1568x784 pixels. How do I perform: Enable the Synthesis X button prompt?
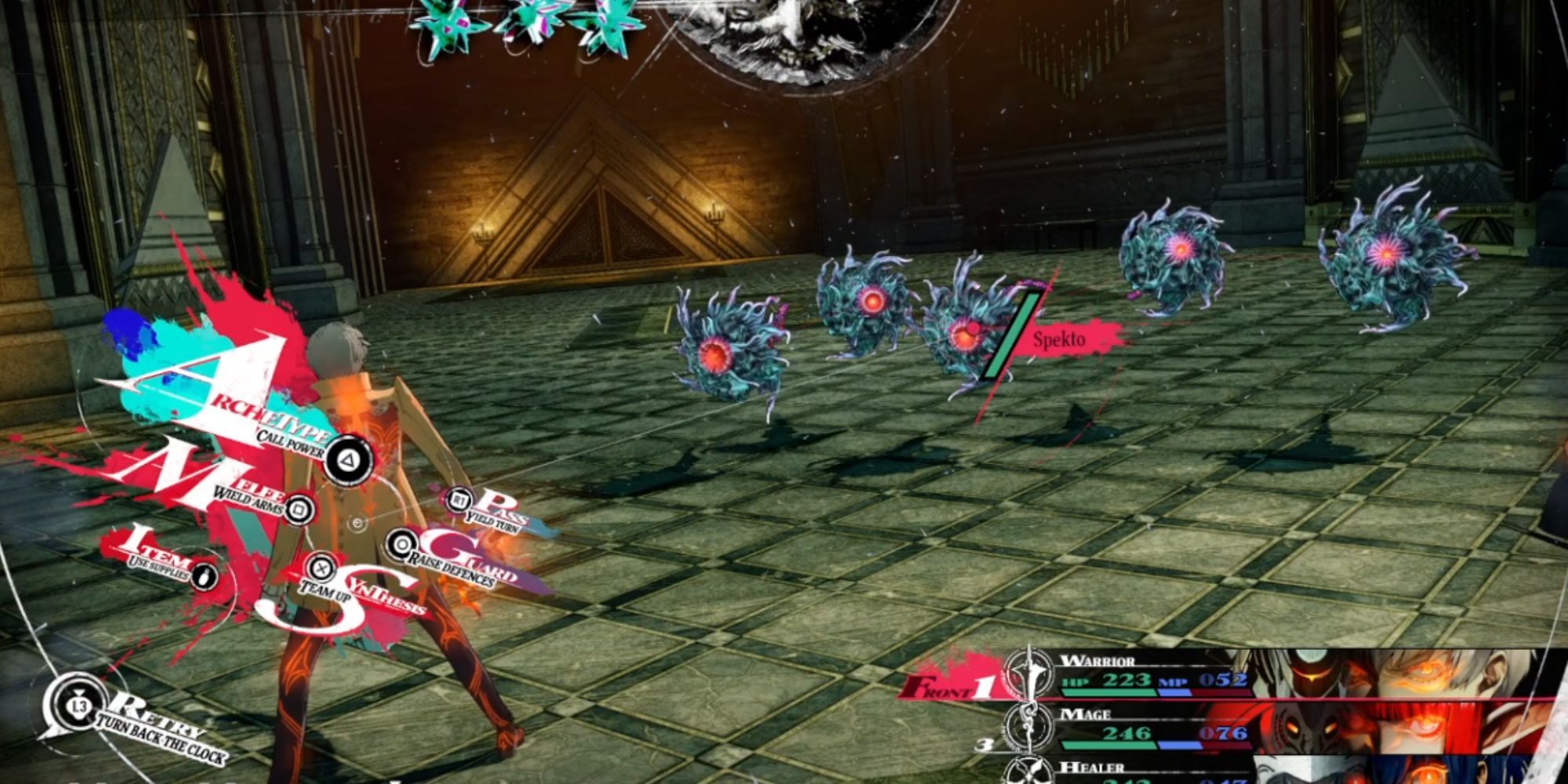pyautogui.click(x=321, y=568)
